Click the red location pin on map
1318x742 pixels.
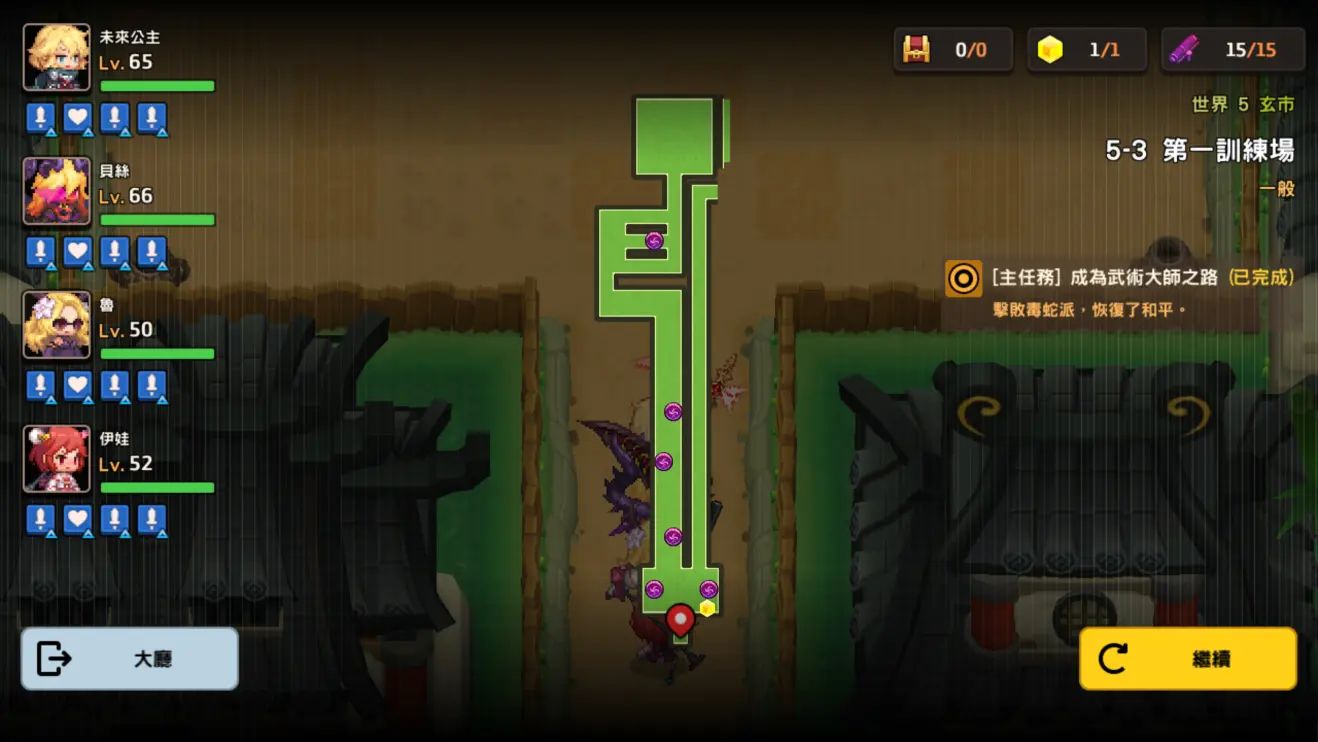[680, 620]
